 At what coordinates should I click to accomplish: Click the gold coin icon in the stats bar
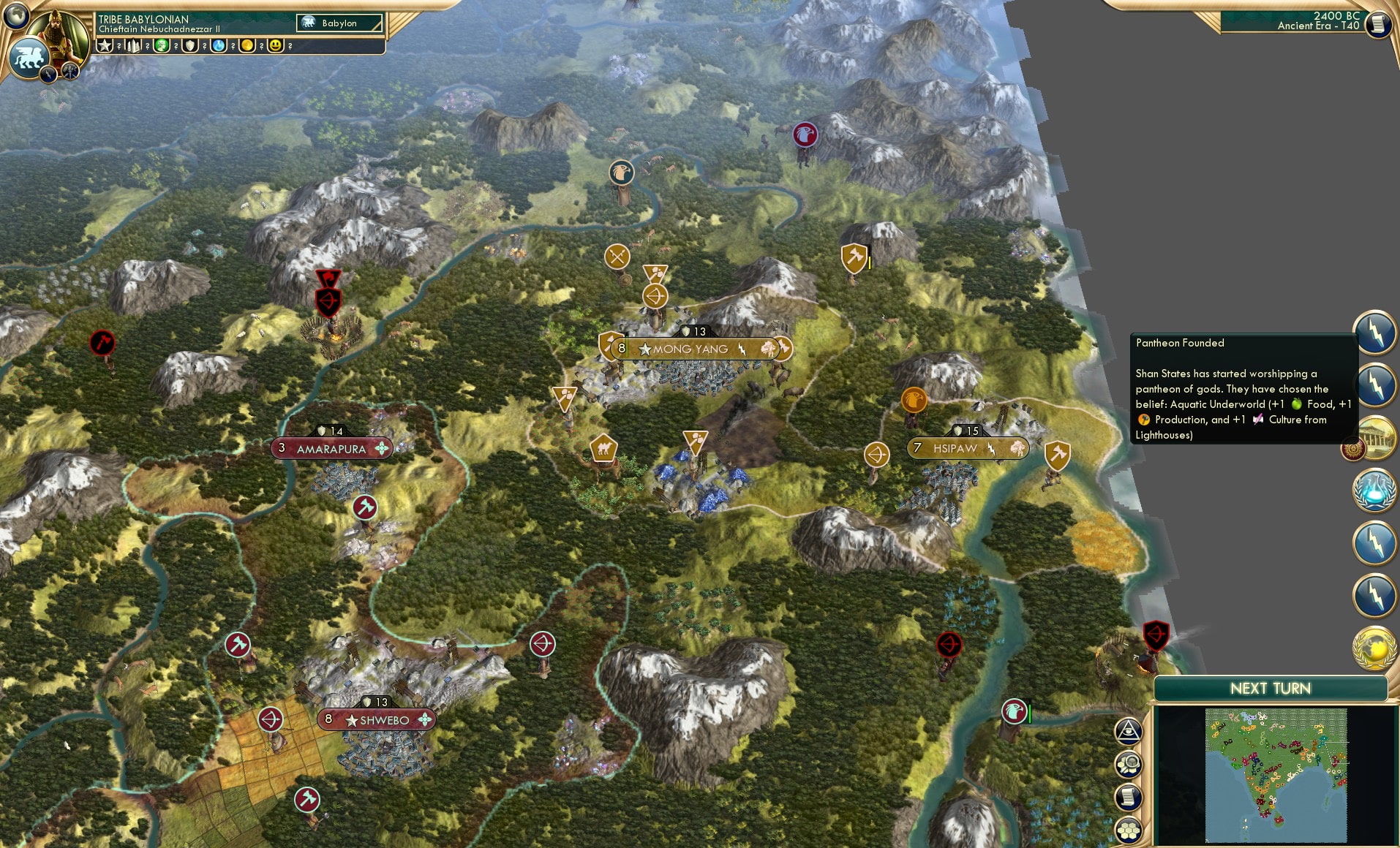pos(245,45)
